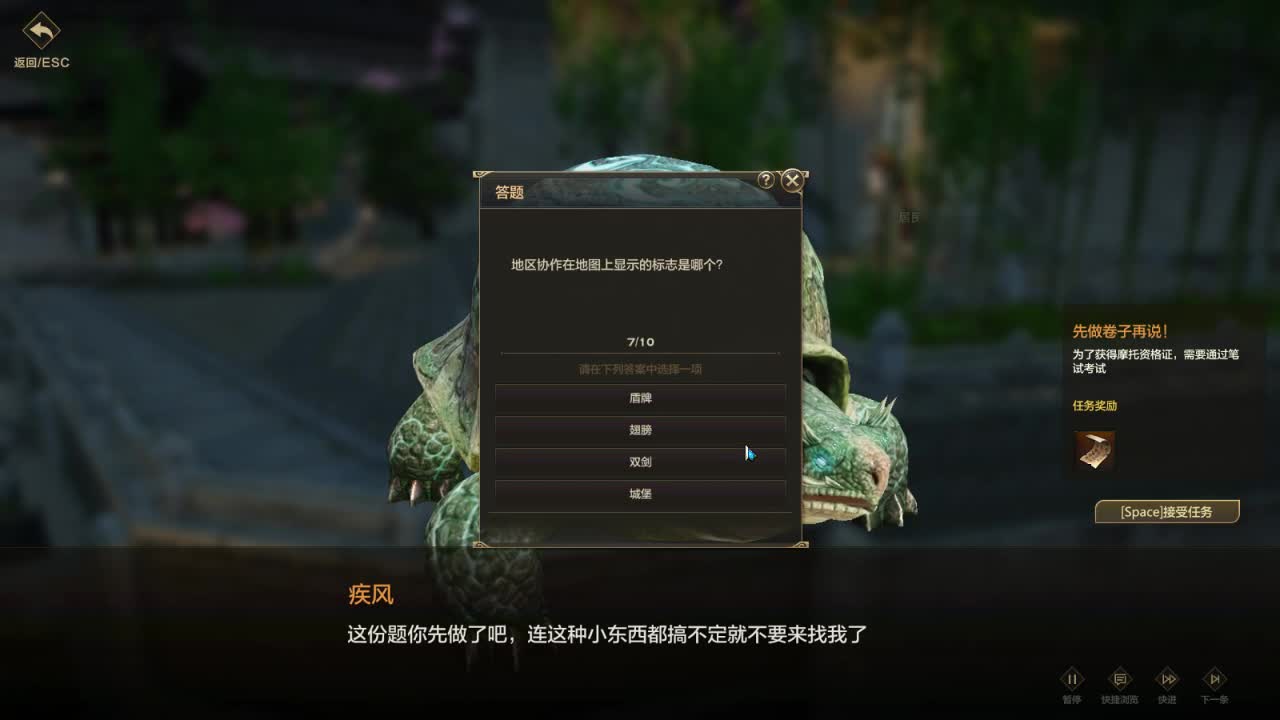Close the 答题 quiz window

(x=791, y=181)
